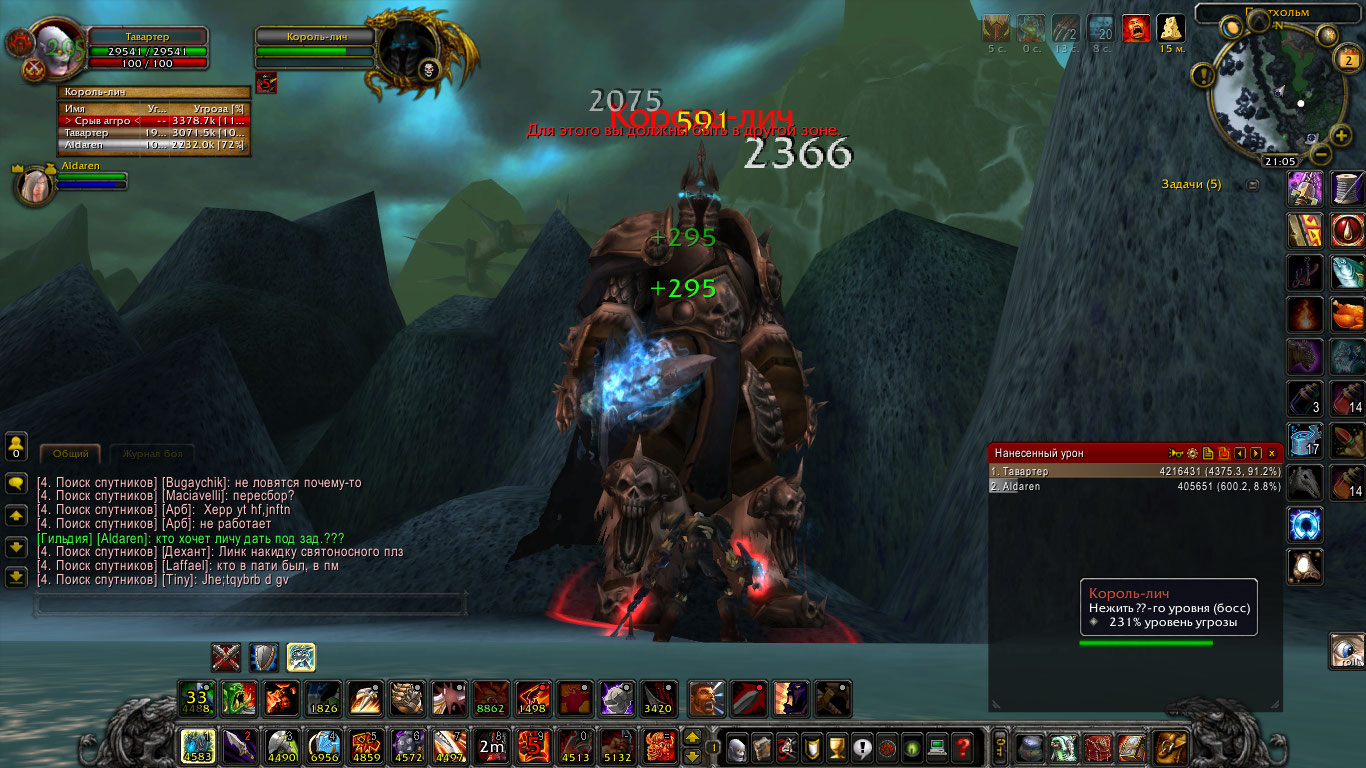Close the Нанесенный урон damage meter window
The image size is (1366, 768).
pos(1272,453)
